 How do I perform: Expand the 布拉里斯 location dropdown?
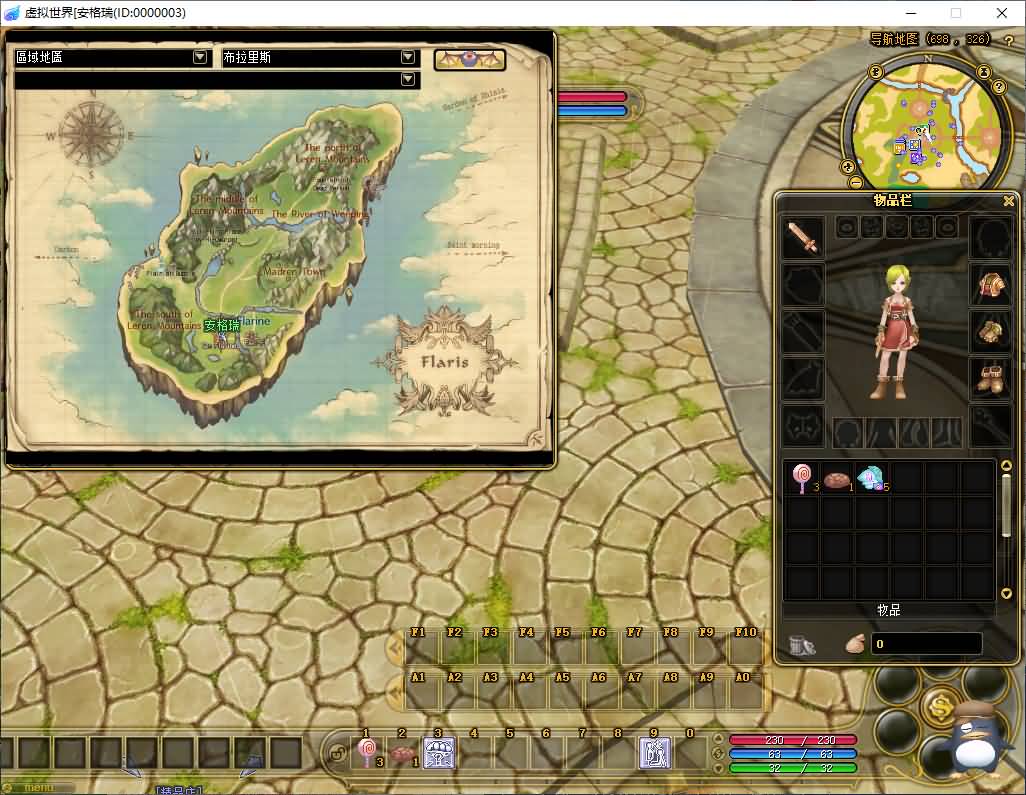pyautogui.click(x=407, y=58)
